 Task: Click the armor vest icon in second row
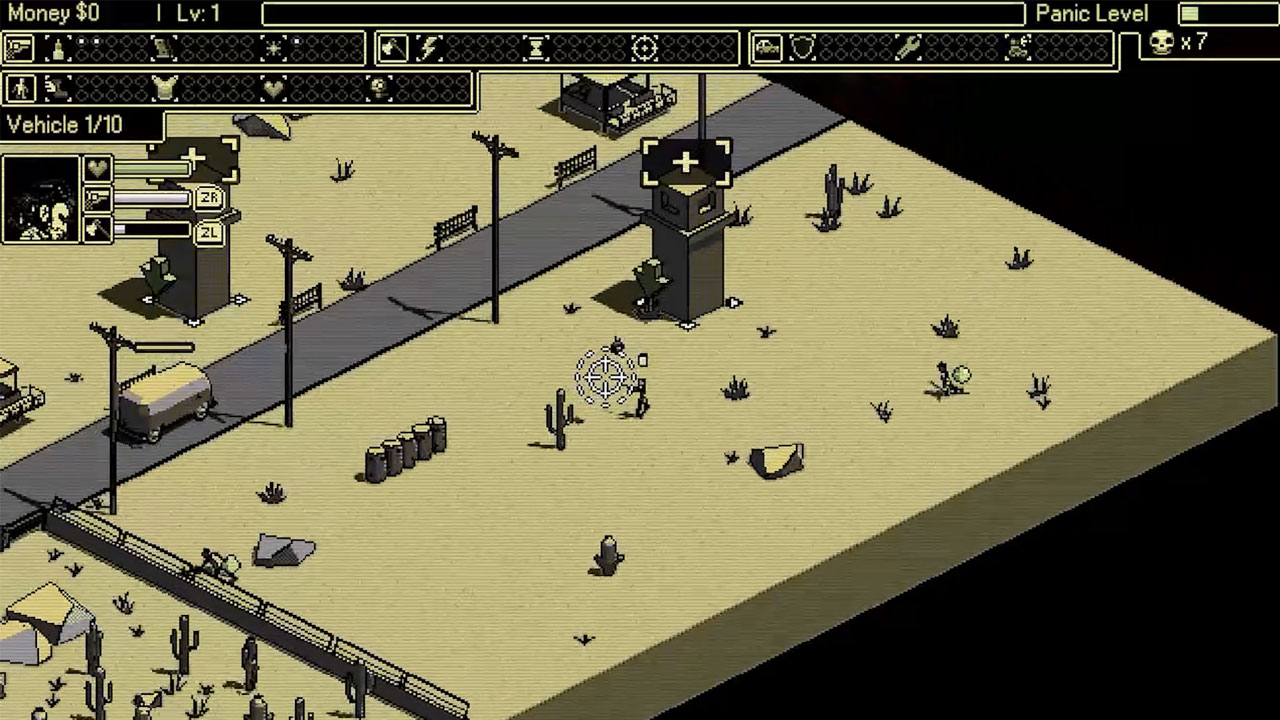(x=165, y=88)
